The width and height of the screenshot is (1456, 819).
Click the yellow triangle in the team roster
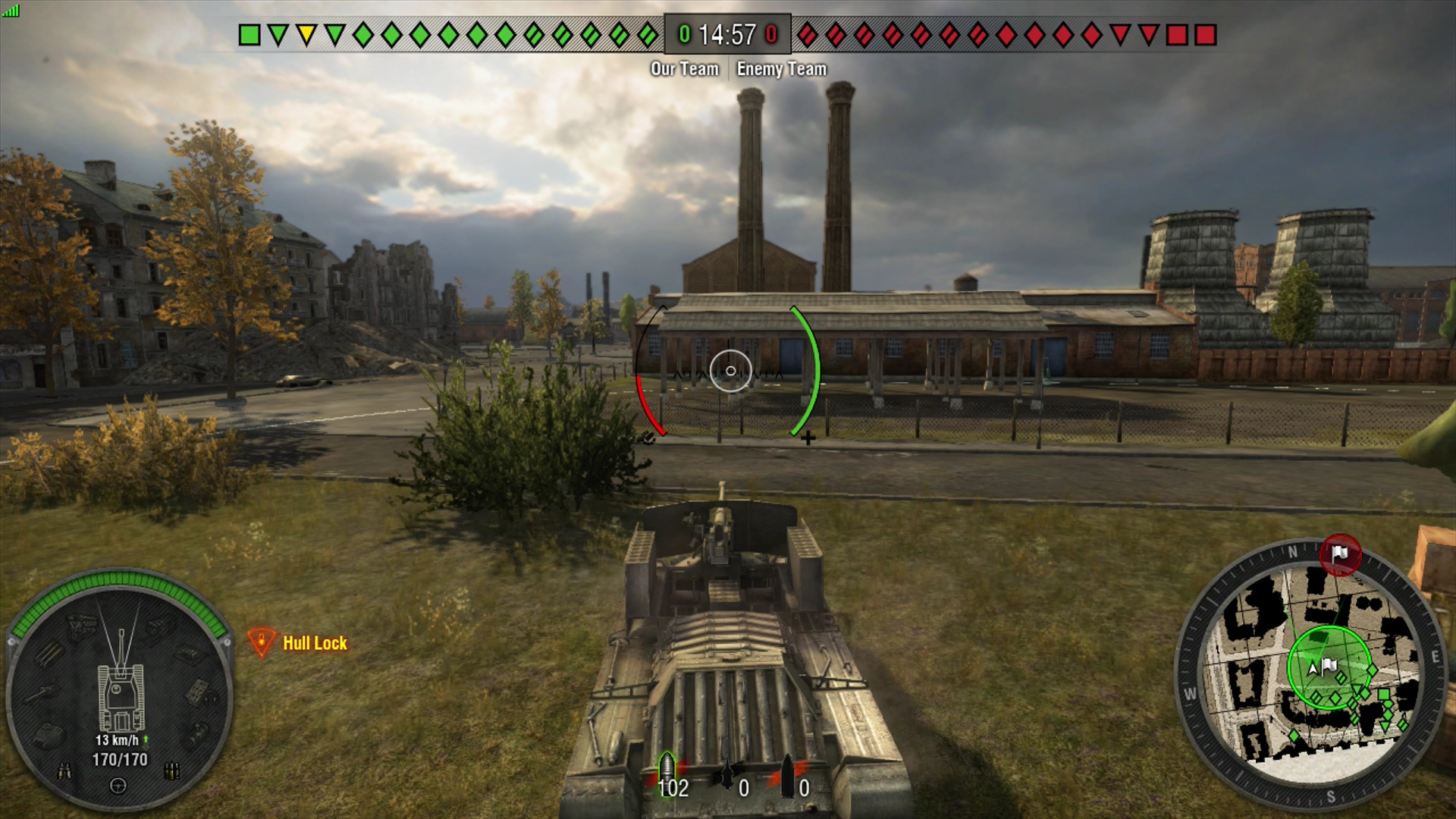click(306, 35)
